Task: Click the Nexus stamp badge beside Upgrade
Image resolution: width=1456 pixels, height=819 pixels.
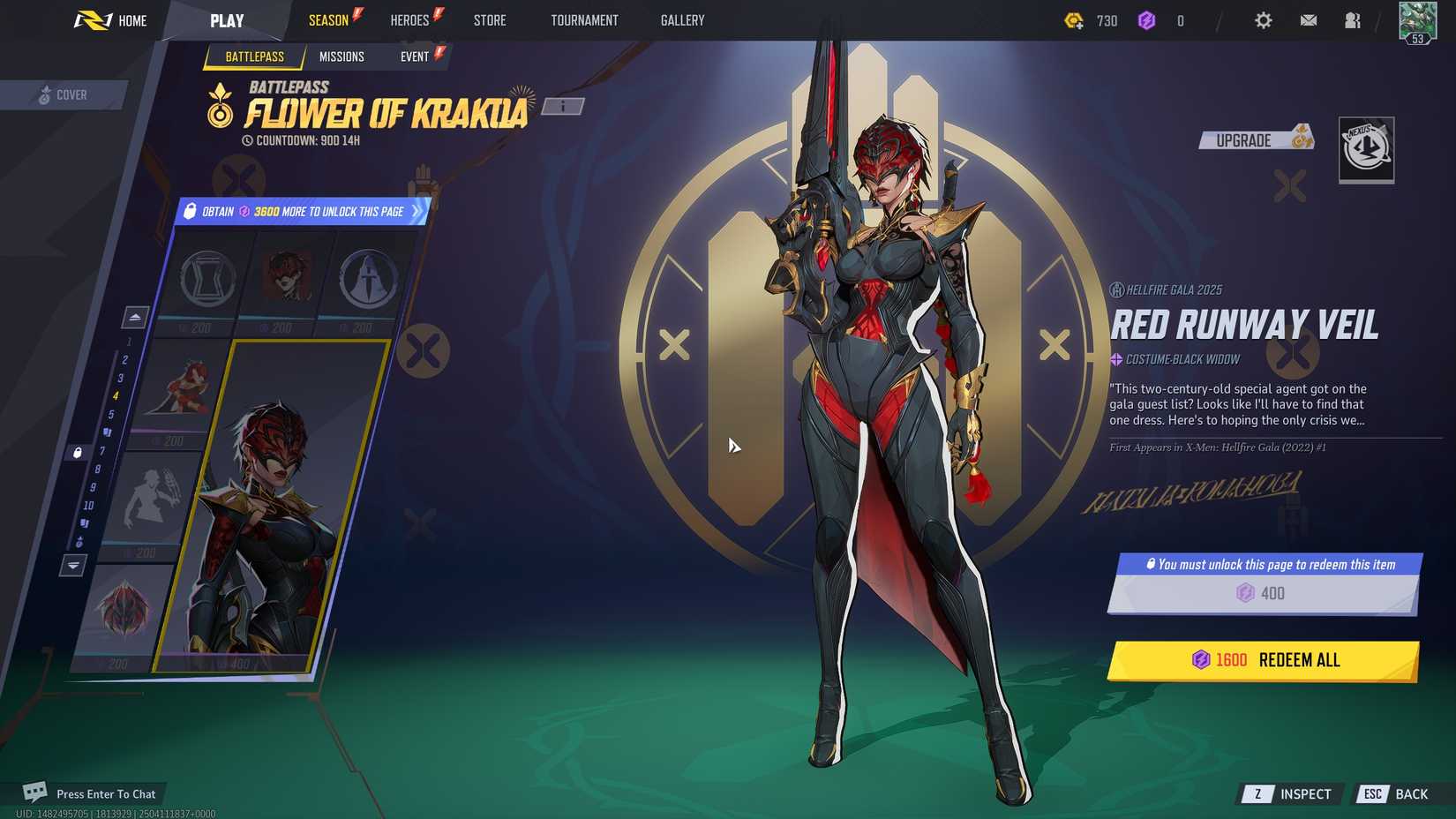Action: 1367,151
